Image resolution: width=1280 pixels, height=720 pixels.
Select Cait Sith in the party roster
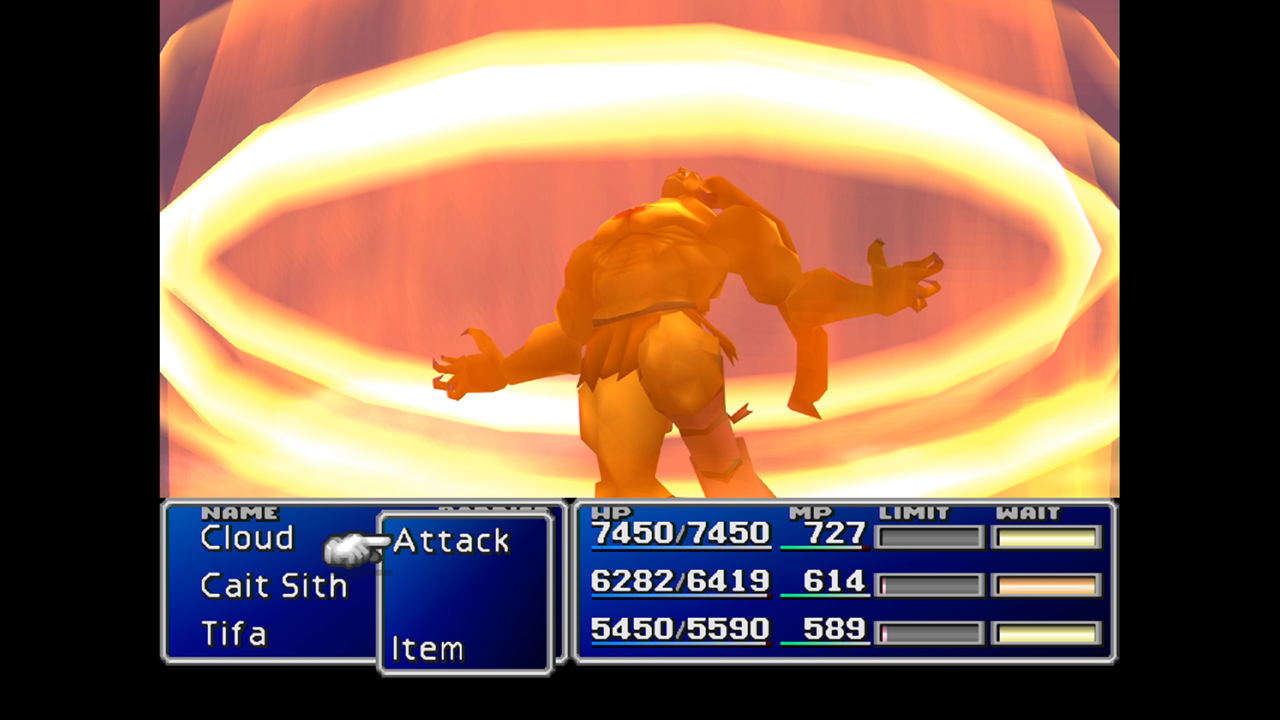tap(272, 586)
